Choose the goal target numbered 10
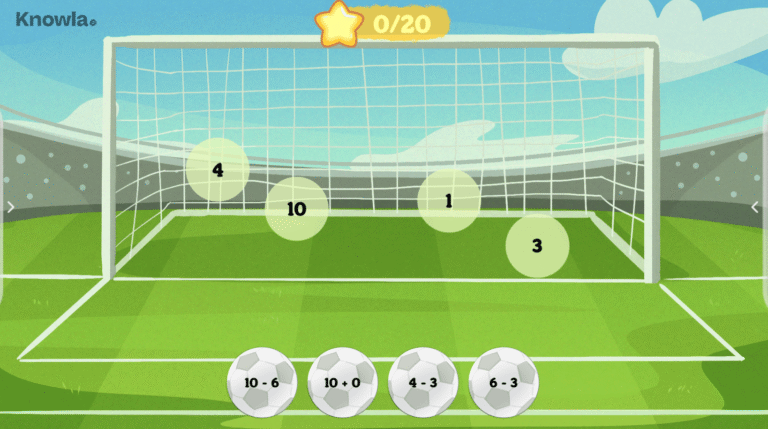This screenshot has height=429, width=768. tap(296, 209)
